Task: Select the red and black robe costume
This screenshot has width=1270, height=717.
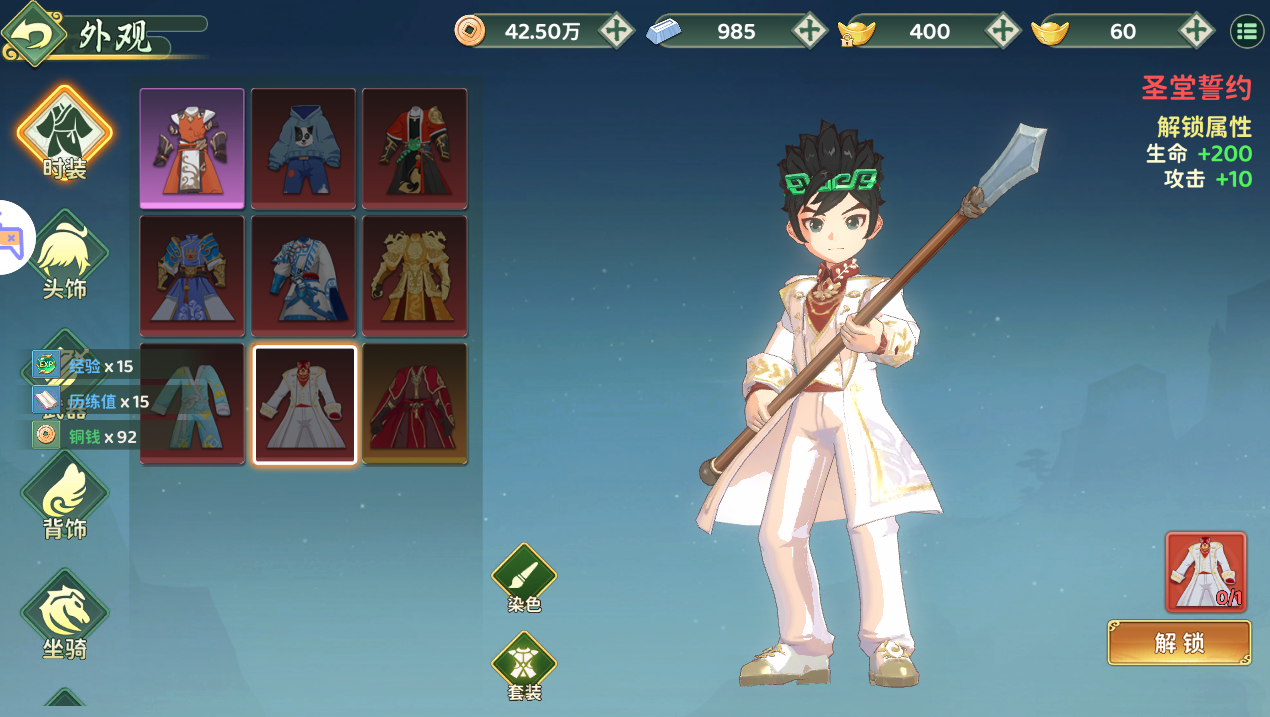Action: coord(414,148)
